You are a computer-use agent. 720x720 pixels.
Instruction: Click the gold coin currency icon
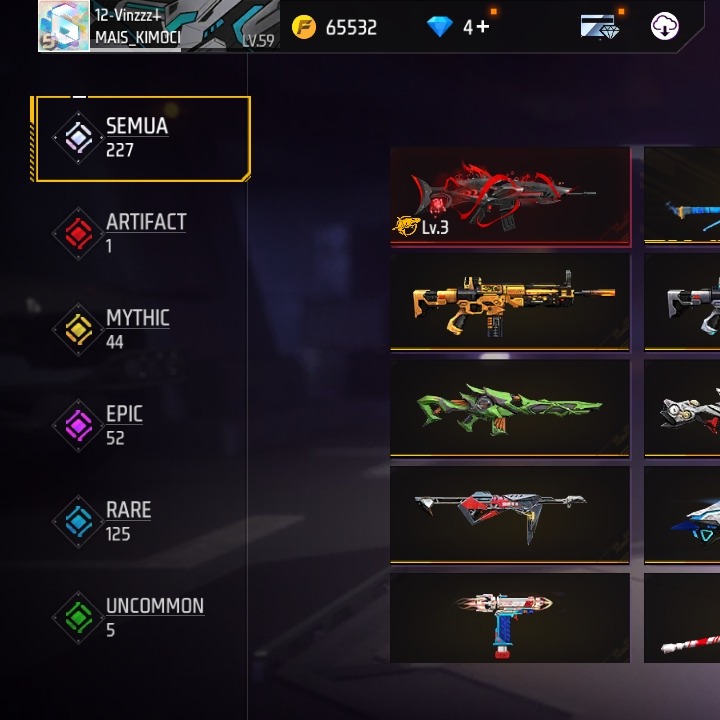tap(304, 27)
